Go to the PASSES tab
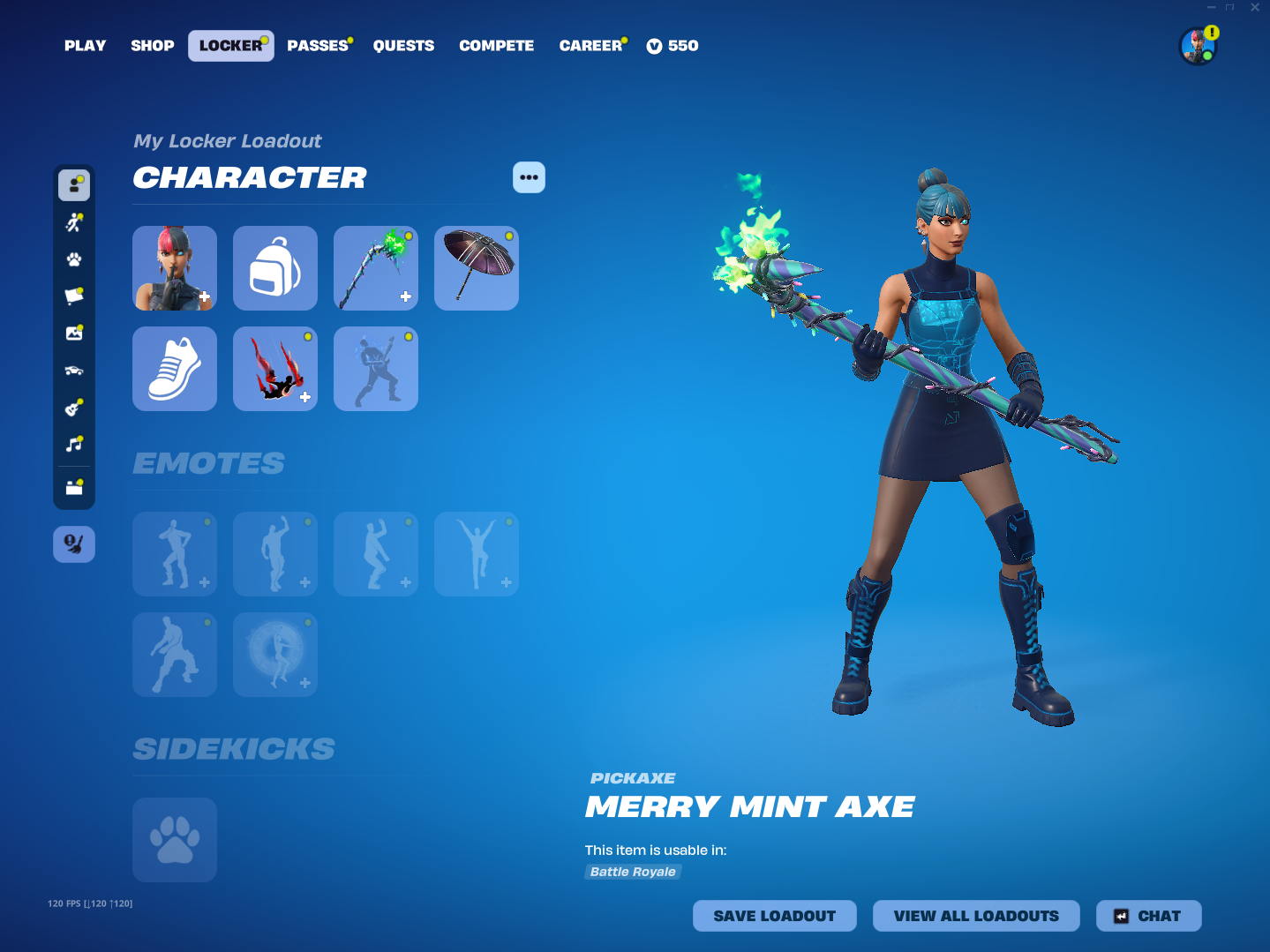This screenshot has width=1270, height=952. tap(318, 46)
